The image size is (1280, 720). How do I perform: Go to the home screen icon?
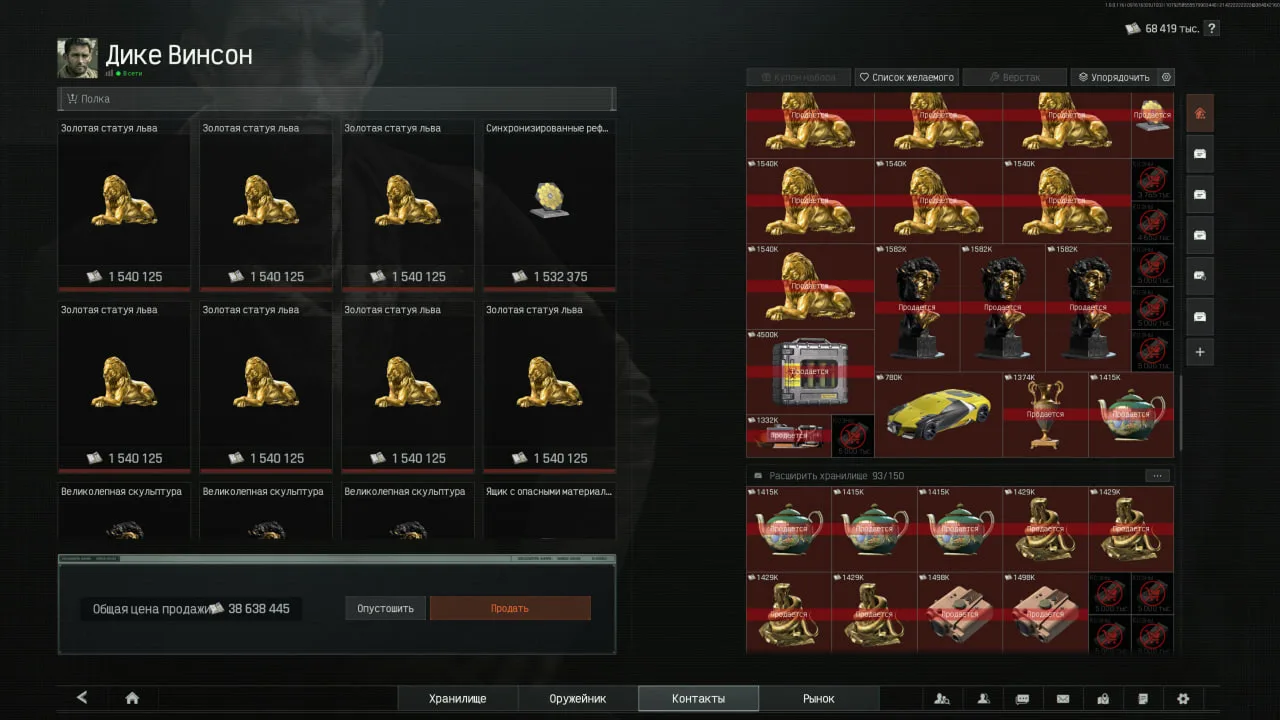(132, 698)
